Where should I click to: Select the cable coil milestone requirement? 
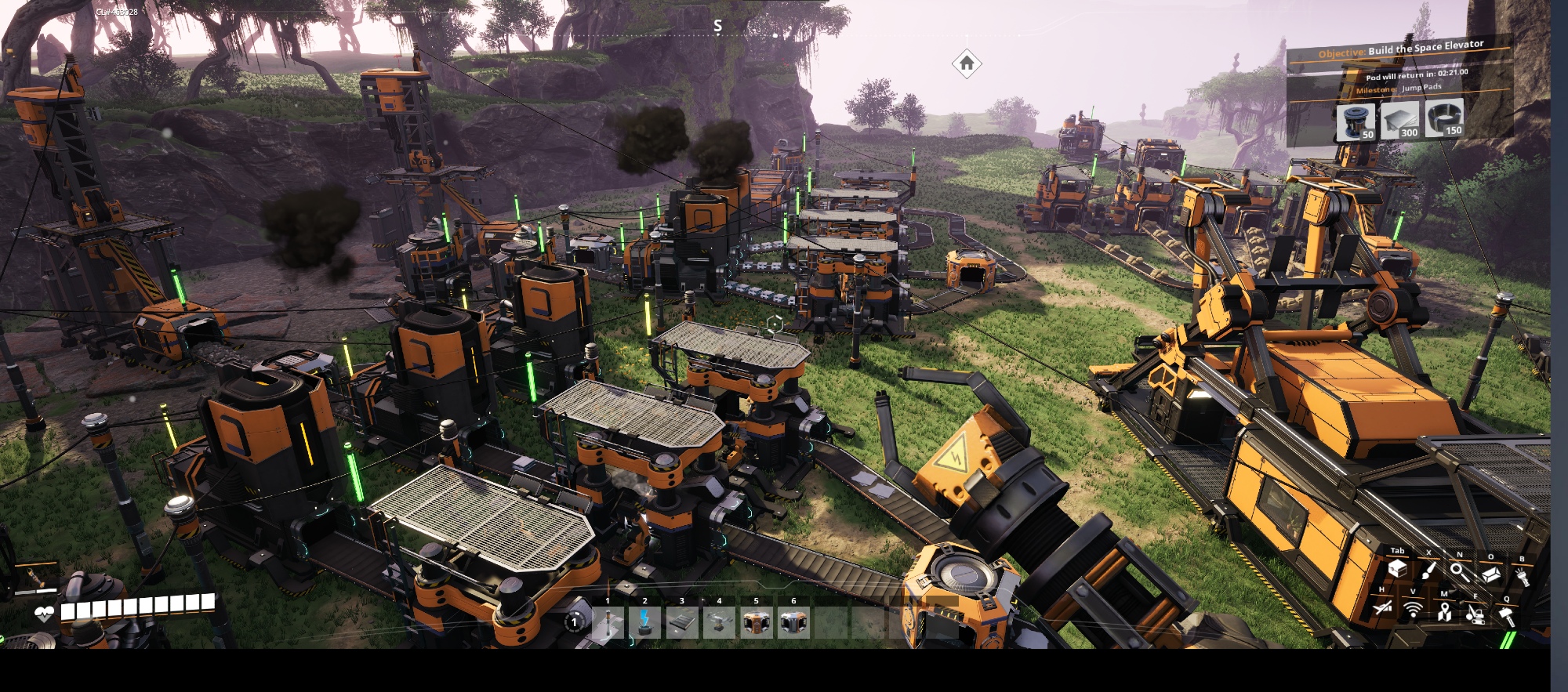[x=1443, y=119]
